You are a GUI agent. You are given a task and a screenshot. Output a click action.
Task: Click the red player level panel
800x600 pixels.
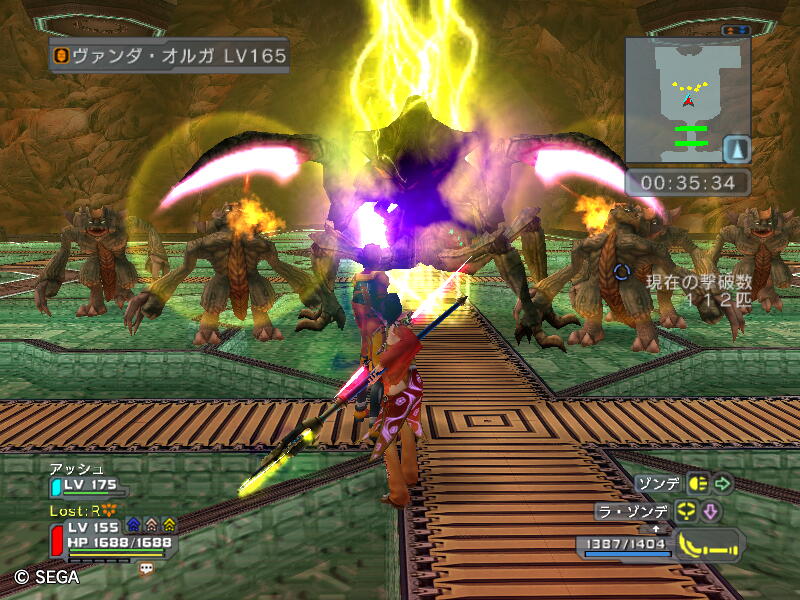(x=57, y=540)
